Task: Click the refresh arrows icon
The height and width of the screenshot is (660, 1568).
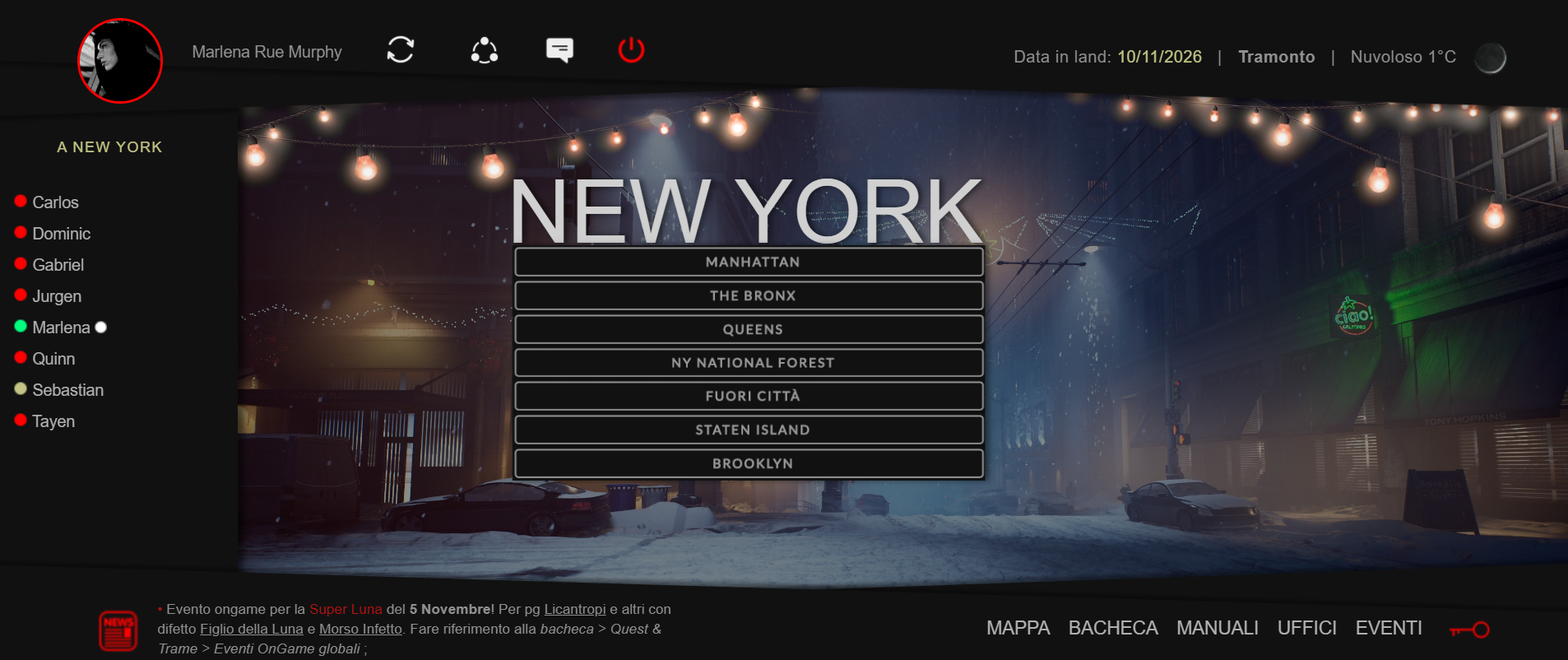Action: click(401, 50)
